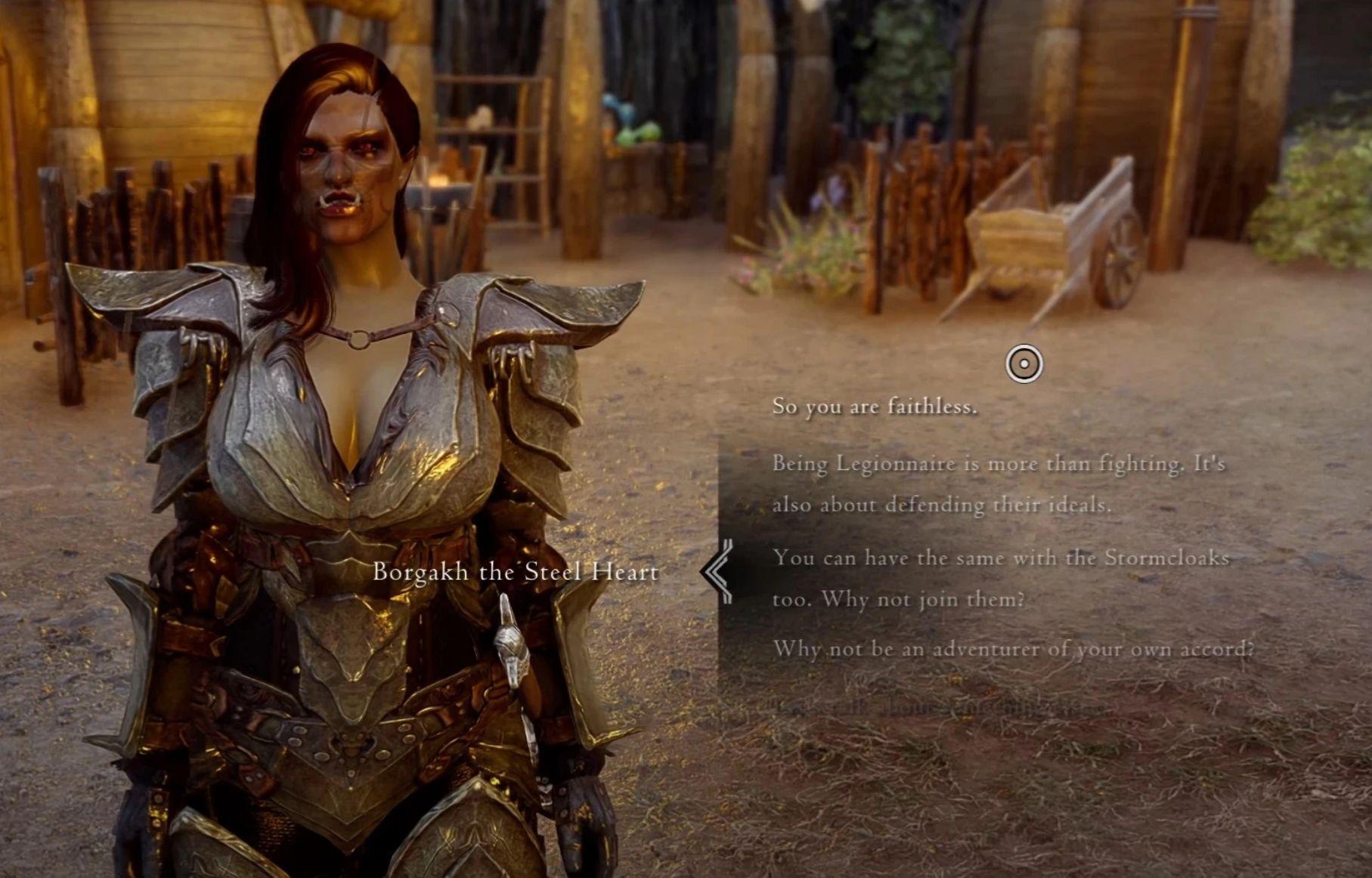Image resolution: width=1372 pixels, height=878 pixels.
Task: Ask 'Why not be an adventurer' option
Action: click(x=1013, y=649)
